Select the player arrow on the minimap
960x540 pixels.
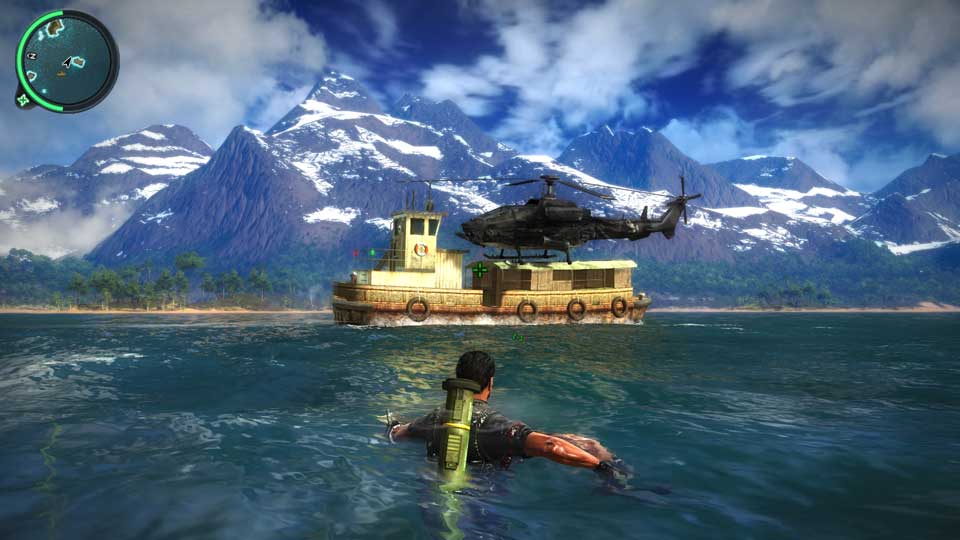click(65, 61)
